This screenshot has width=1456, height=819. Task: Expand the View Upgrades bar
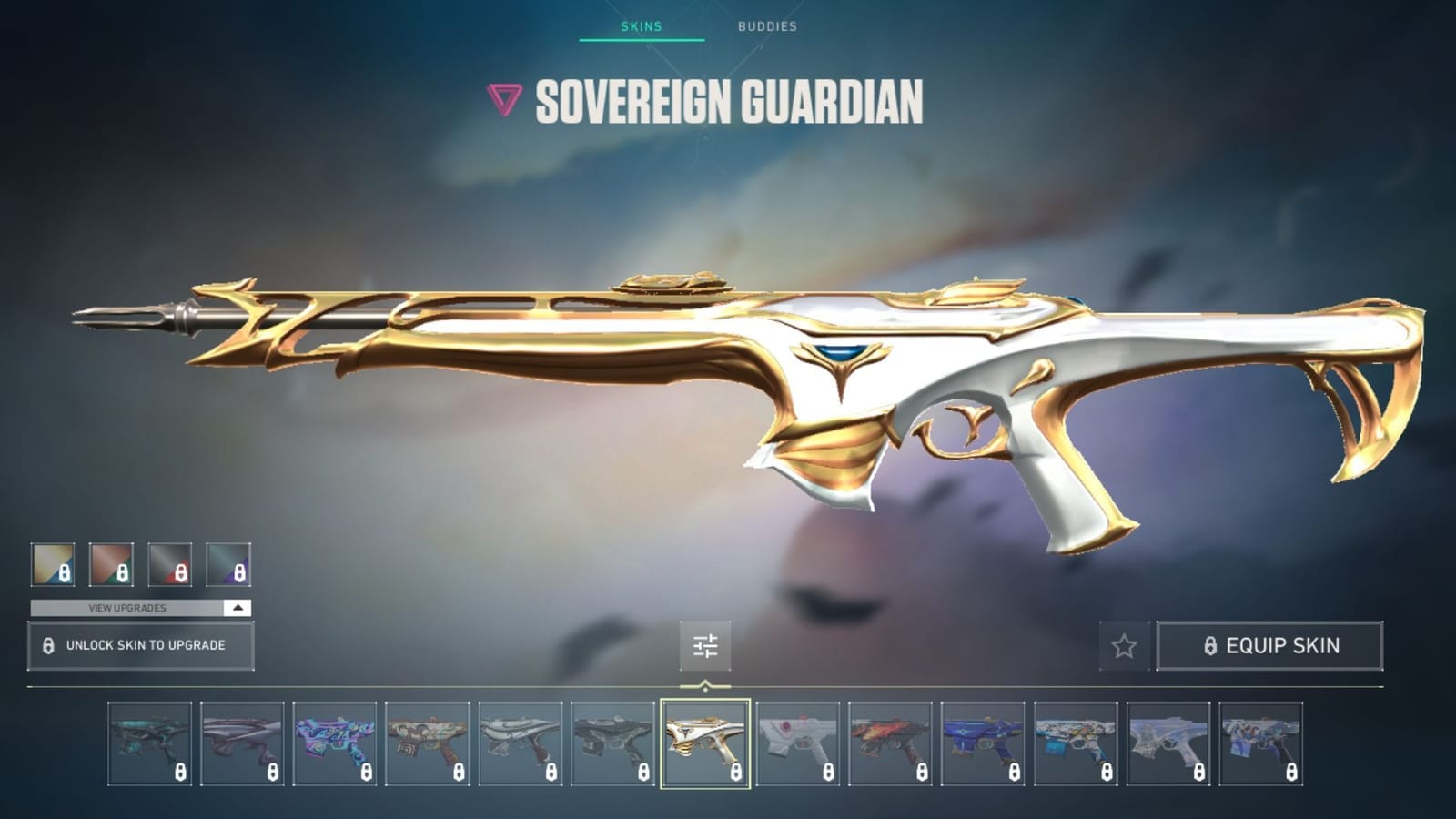point(126,608)
